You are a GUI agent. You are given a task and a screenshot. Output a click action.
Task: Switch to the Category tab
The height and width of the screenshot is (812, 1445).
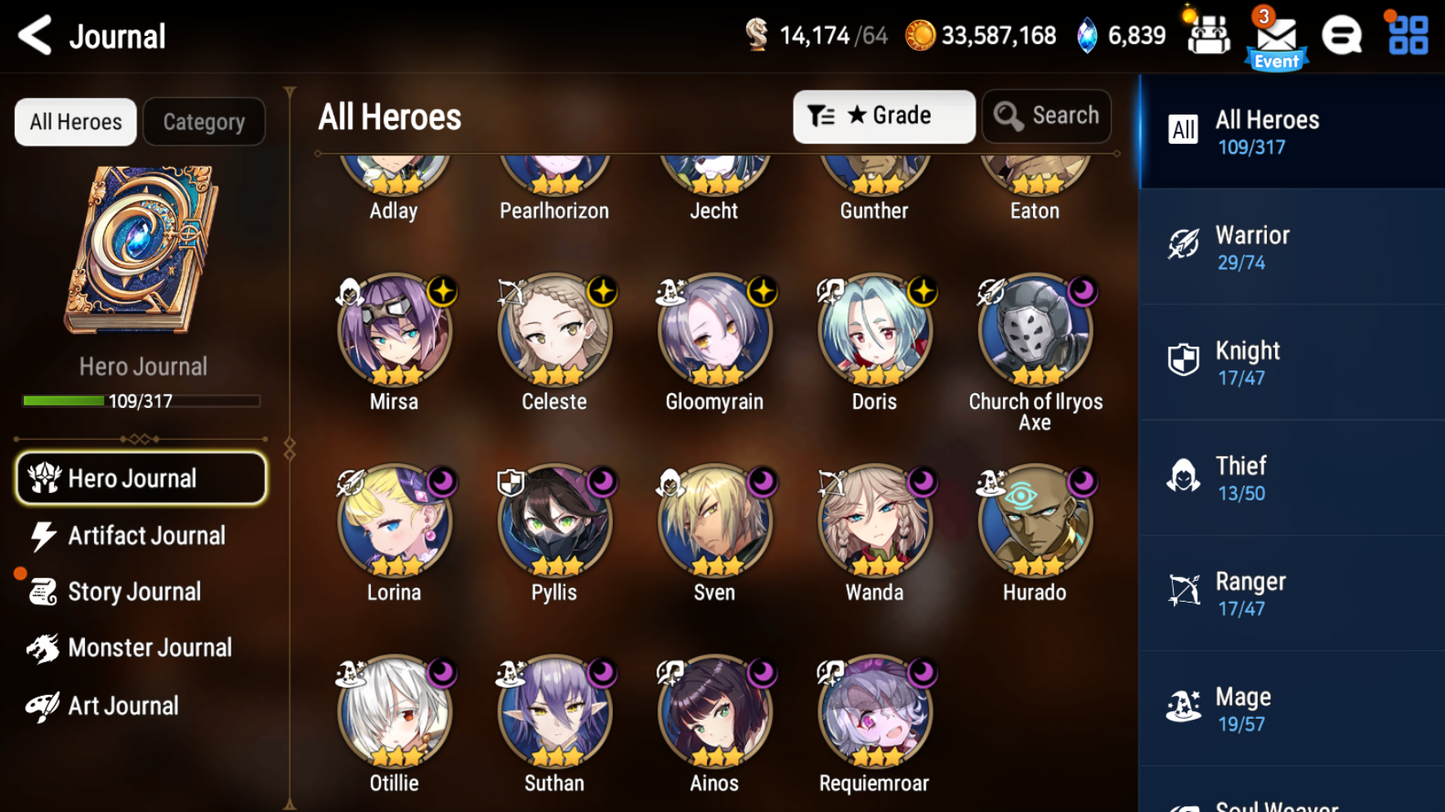(204, 121)
